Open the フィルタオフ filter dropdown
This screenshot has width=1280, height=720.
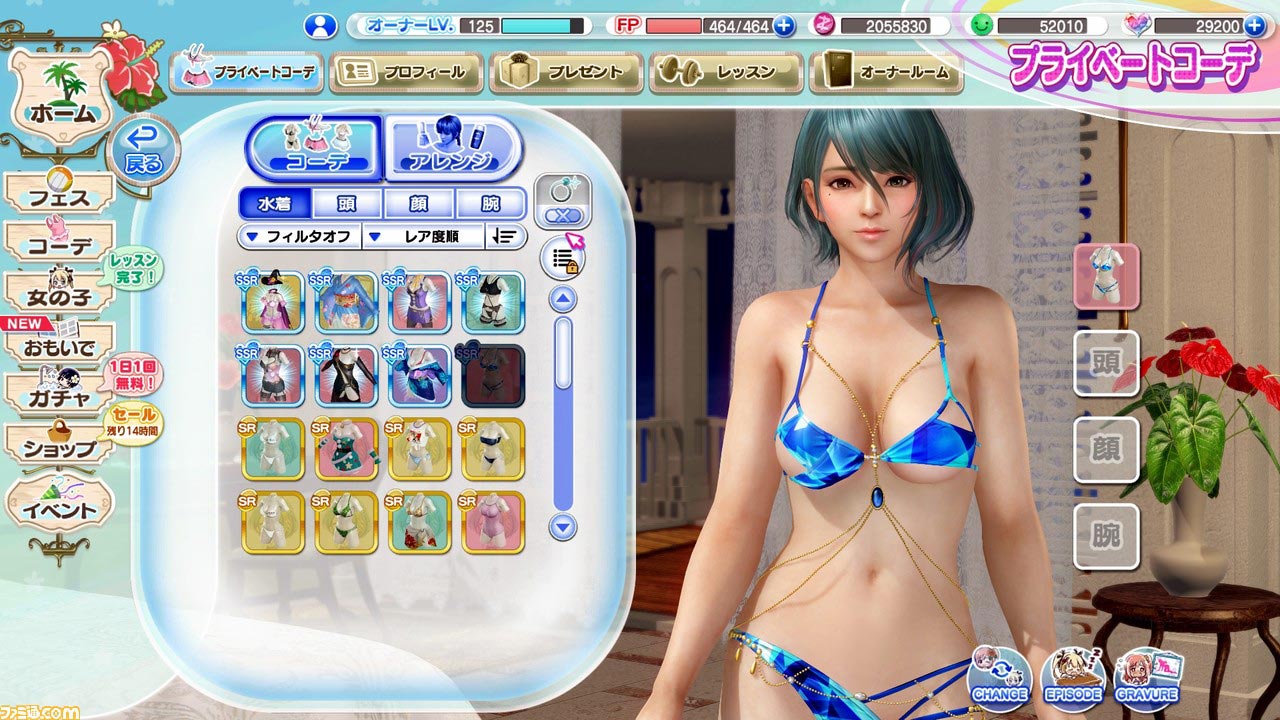299,237
